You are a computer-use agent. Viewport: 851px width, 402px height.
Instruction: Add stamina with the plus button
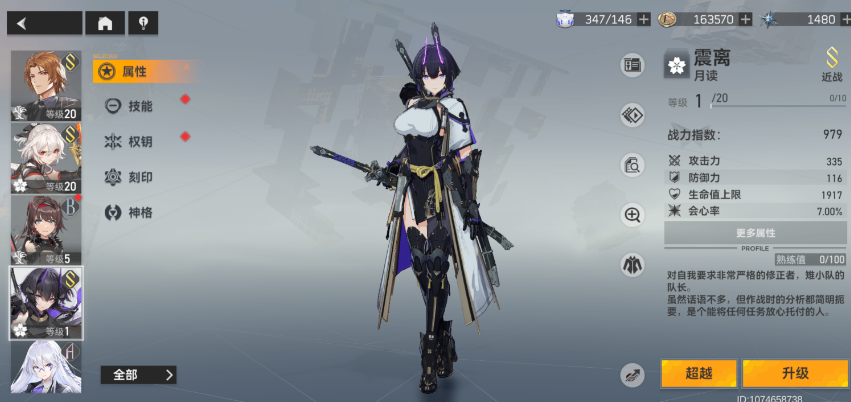pyautogui.click(x=643, y=19)
